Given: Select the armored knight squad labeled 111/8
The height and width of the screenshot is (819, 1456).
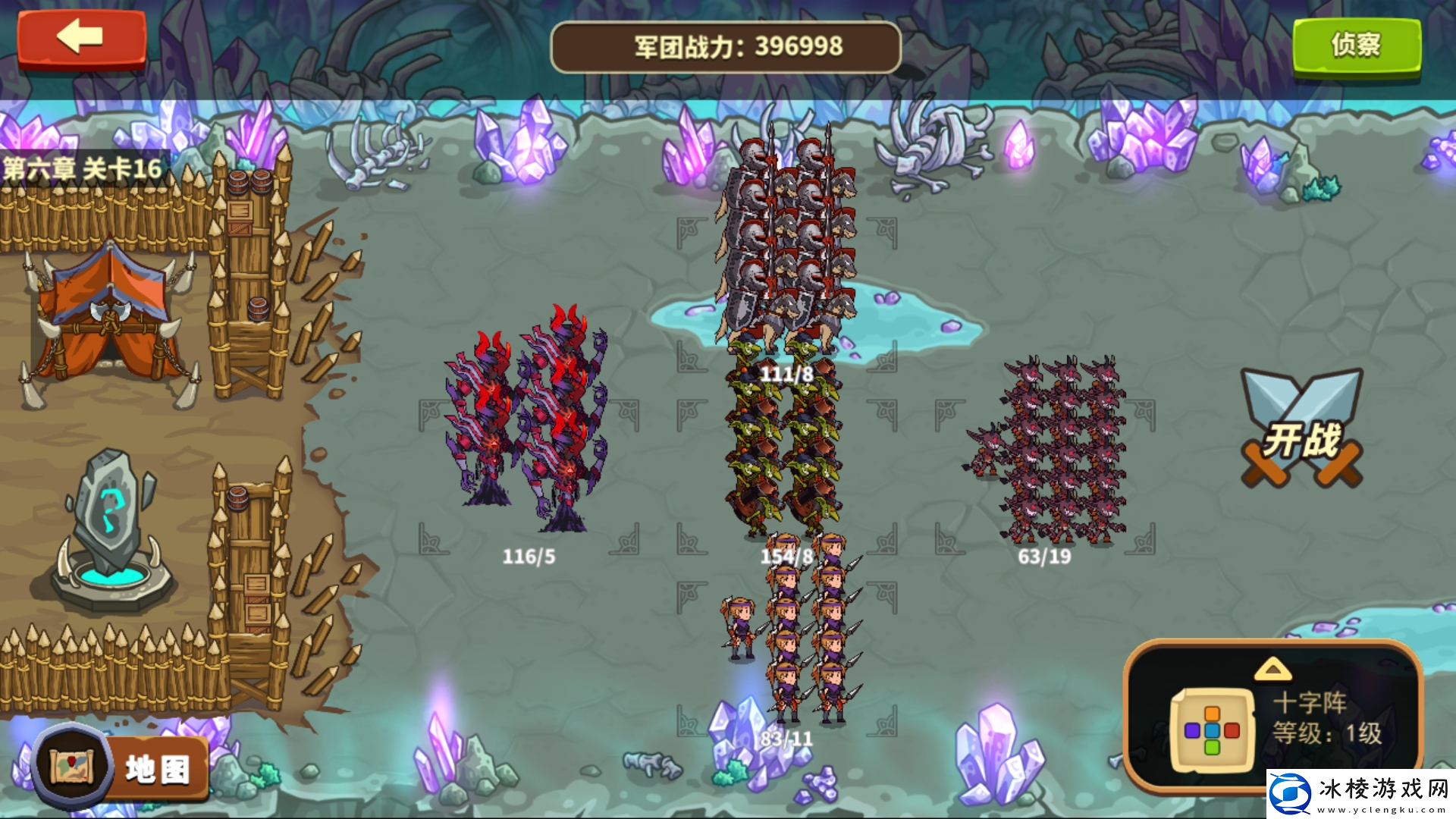Looking at the screenshot, I should click(x=786, y=243).
